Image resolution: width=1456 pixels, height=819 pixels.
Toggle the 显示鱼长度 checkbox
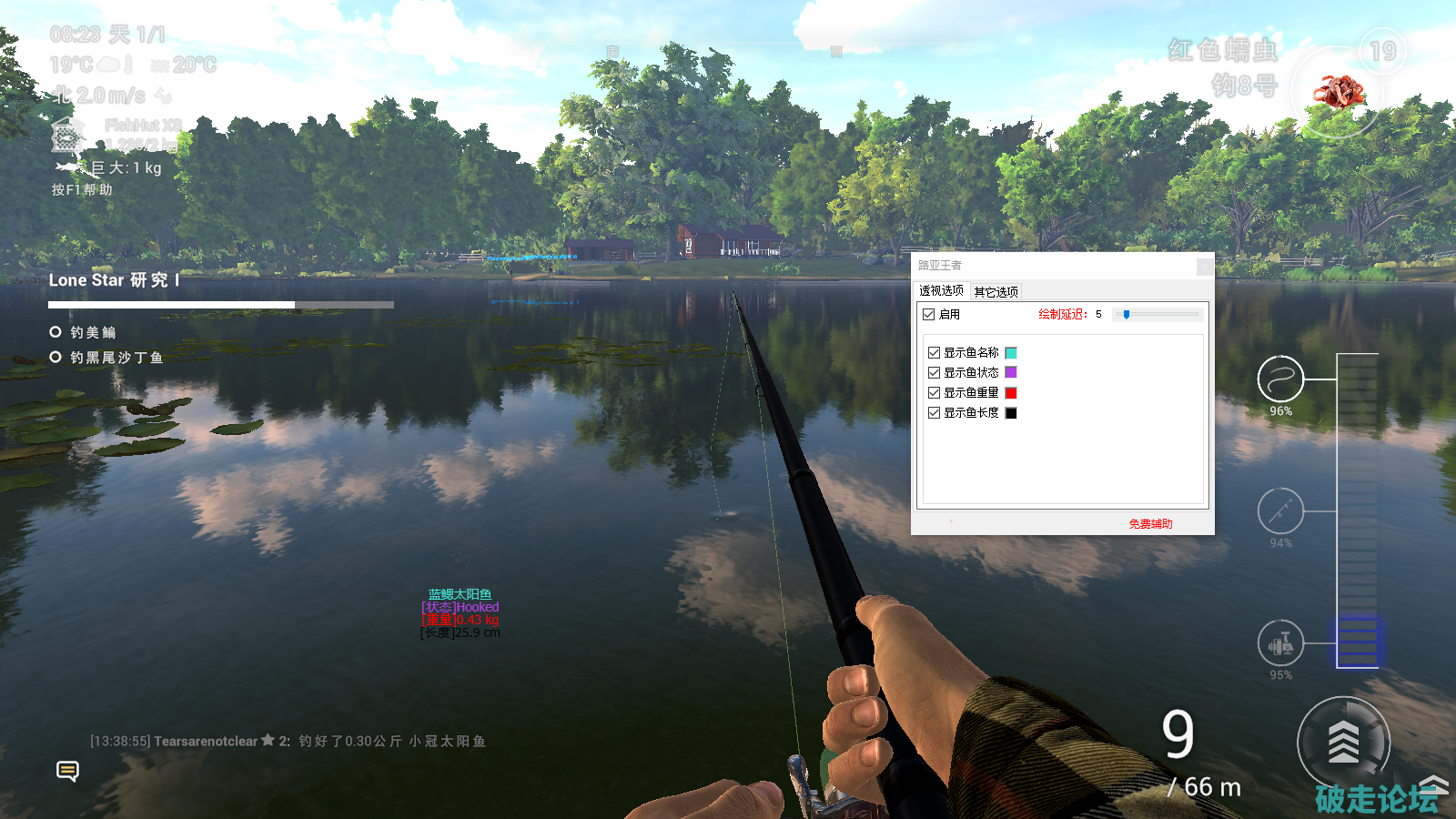click(934, 413)
